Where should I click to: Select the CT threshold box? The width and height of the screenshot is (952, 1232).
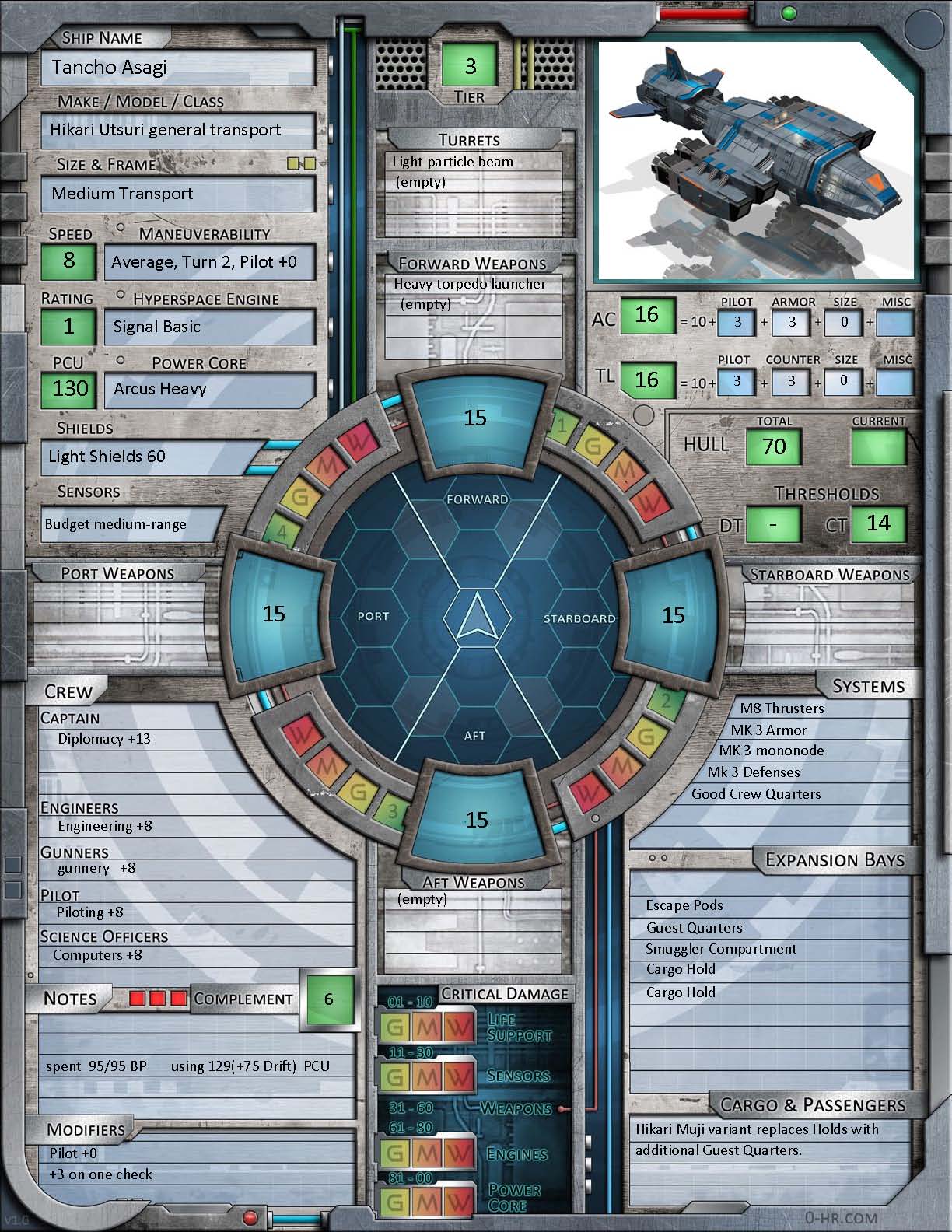878,523
